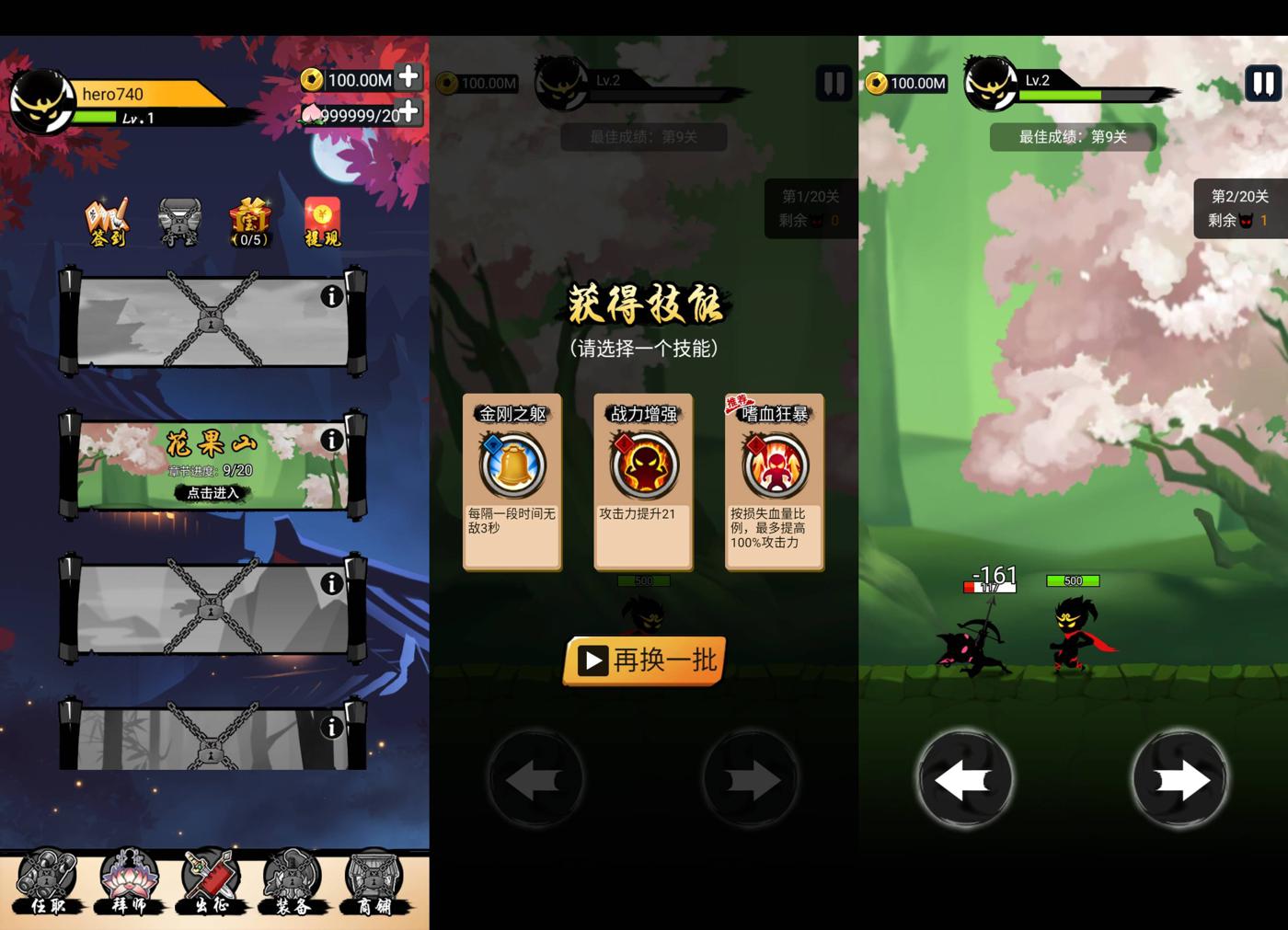Enter the 花果山 chapter via 点击进入
The image size is (1288, 930).
click(213, 493)
